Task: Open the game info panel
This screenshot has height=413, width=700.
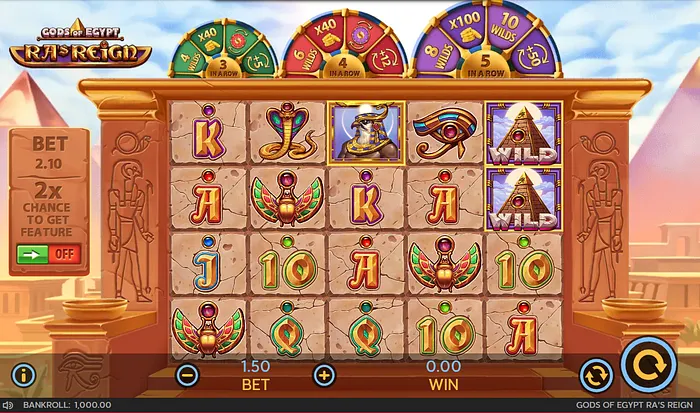Action: pyautogui.click(x=23, y=376)
